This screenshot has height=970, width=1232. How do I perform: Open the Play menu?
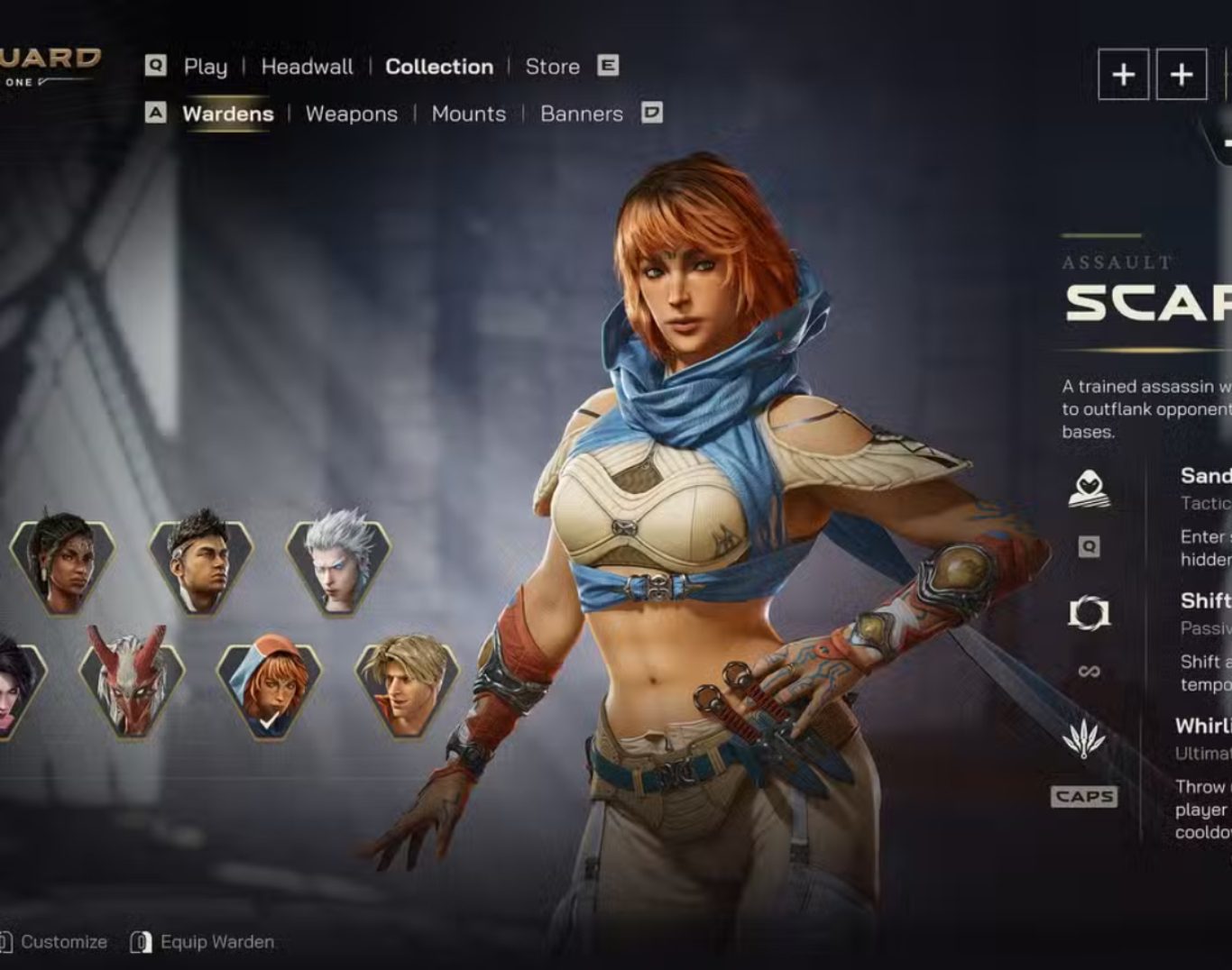click(x=205, y=67)
